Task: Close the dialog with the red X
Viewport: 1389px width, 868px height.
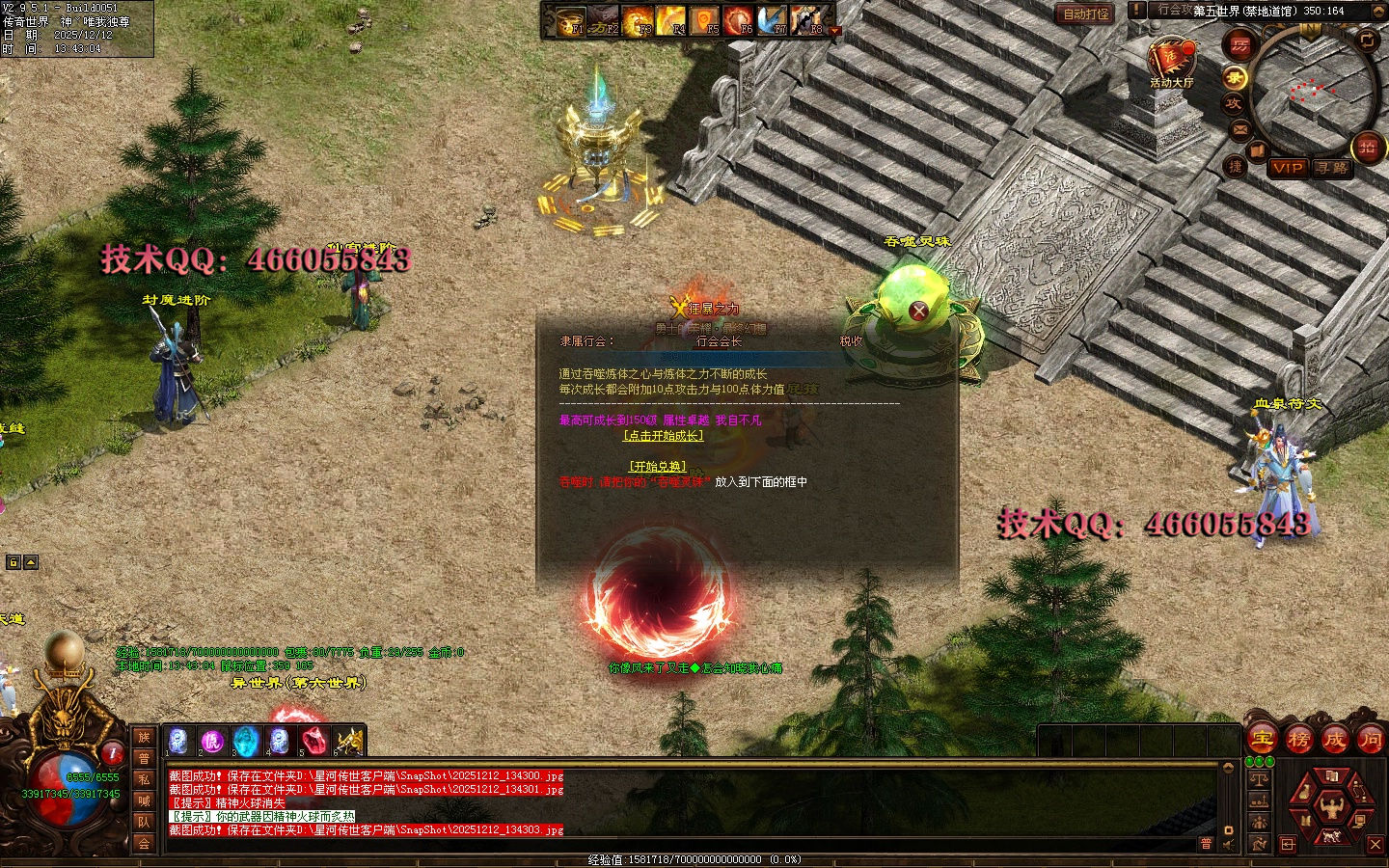Action: 918,311
